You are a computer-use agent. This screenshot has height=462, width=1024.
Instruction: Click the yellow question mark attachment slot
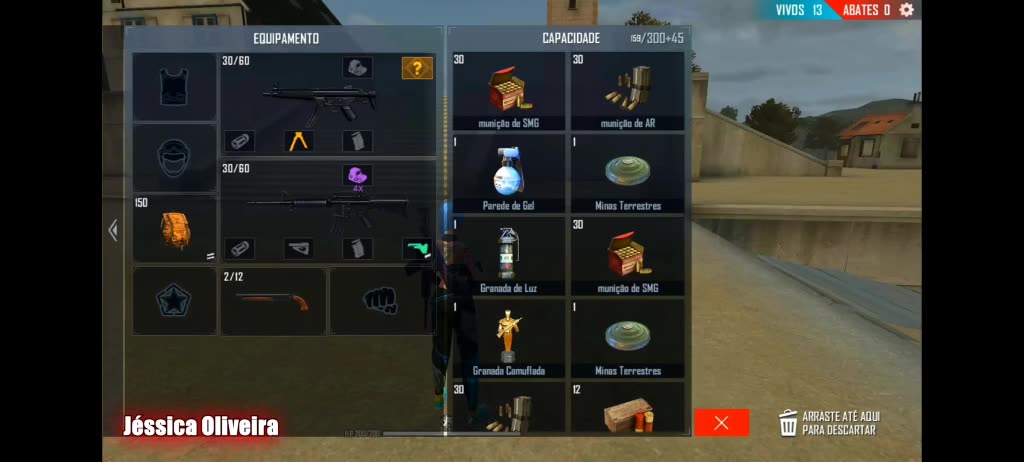click(417, 68)
